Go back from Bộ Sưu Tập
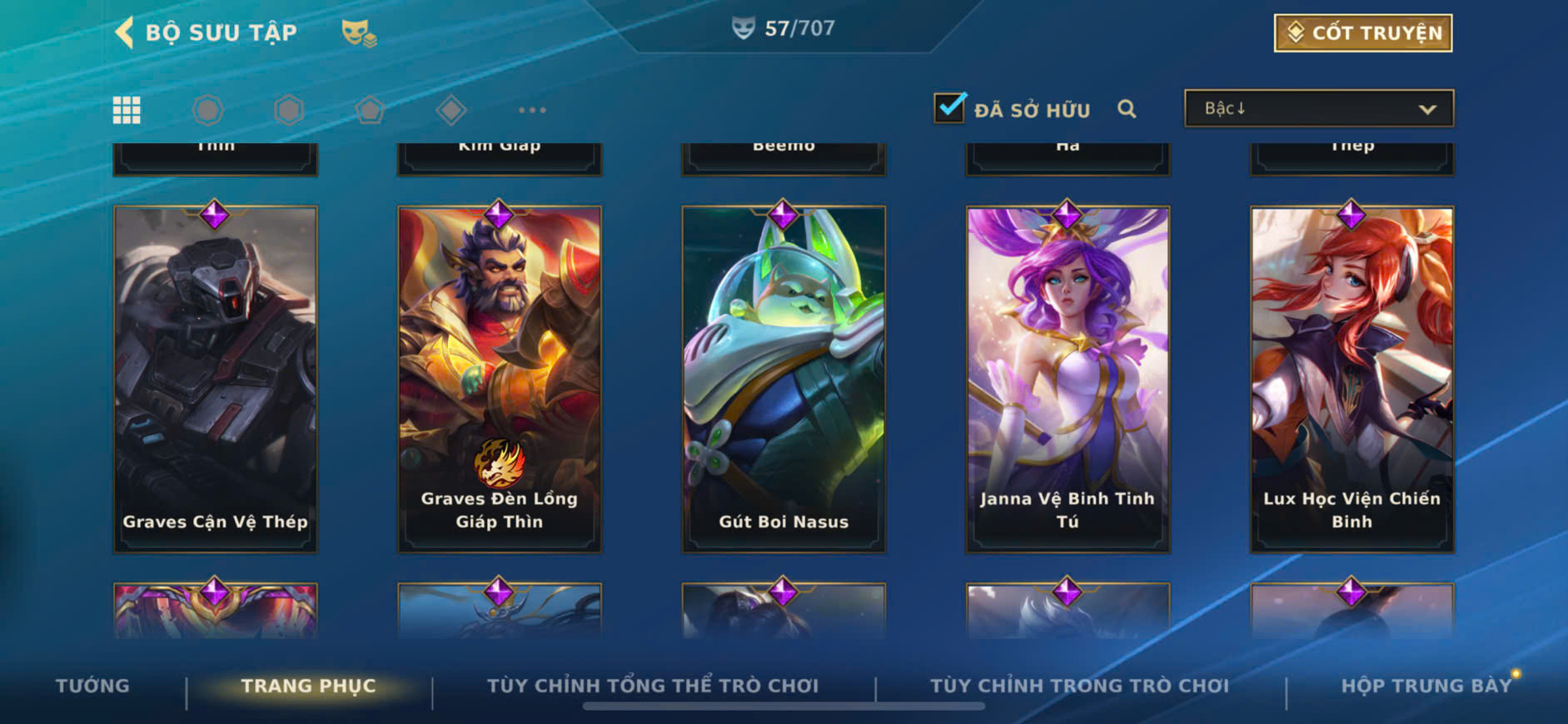 125,32
